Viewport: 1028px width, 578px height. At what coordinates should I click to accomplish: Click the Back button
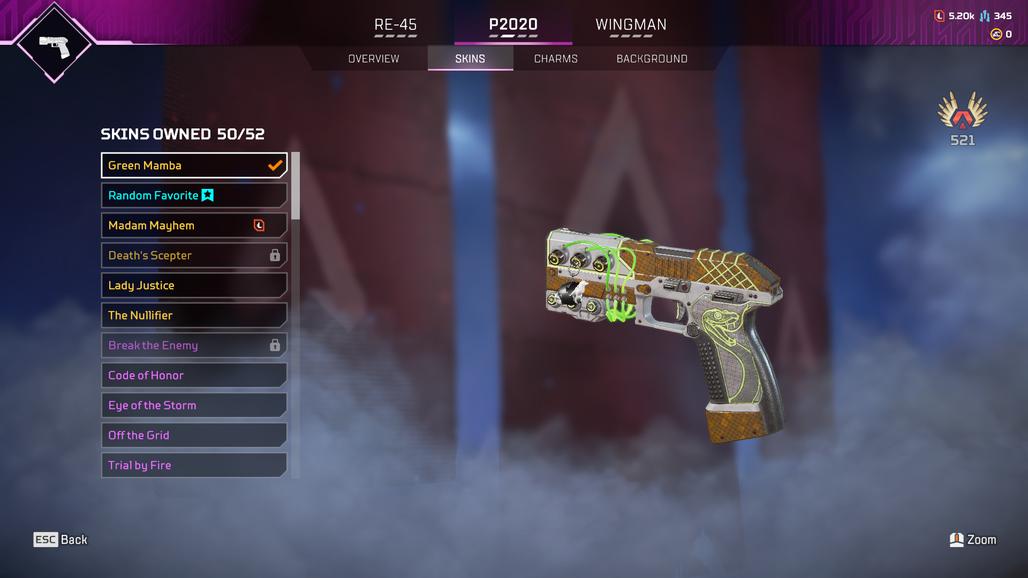tap(61, 540)
